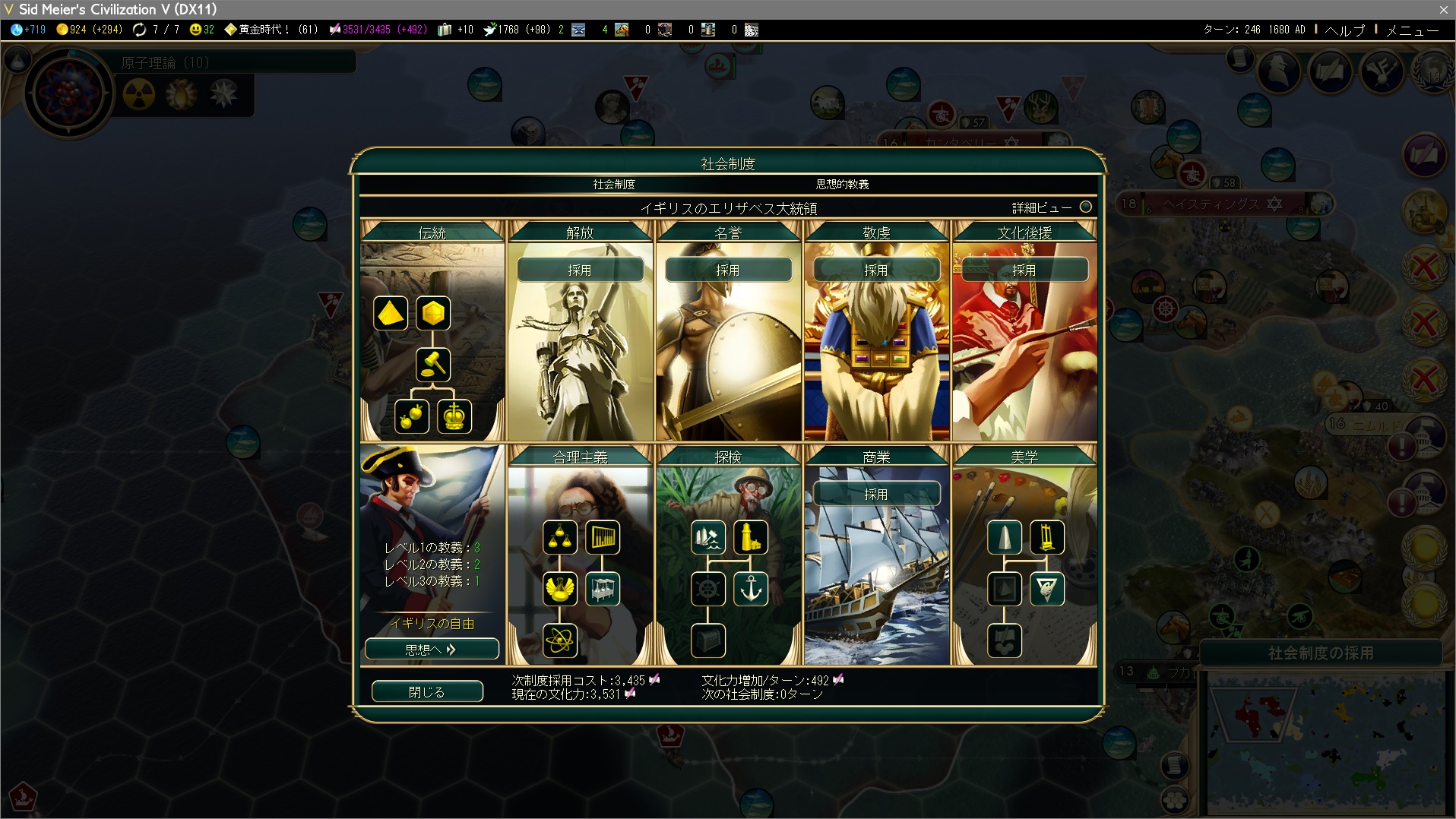Switch to the 思想的教義 tab

point(842,185)
